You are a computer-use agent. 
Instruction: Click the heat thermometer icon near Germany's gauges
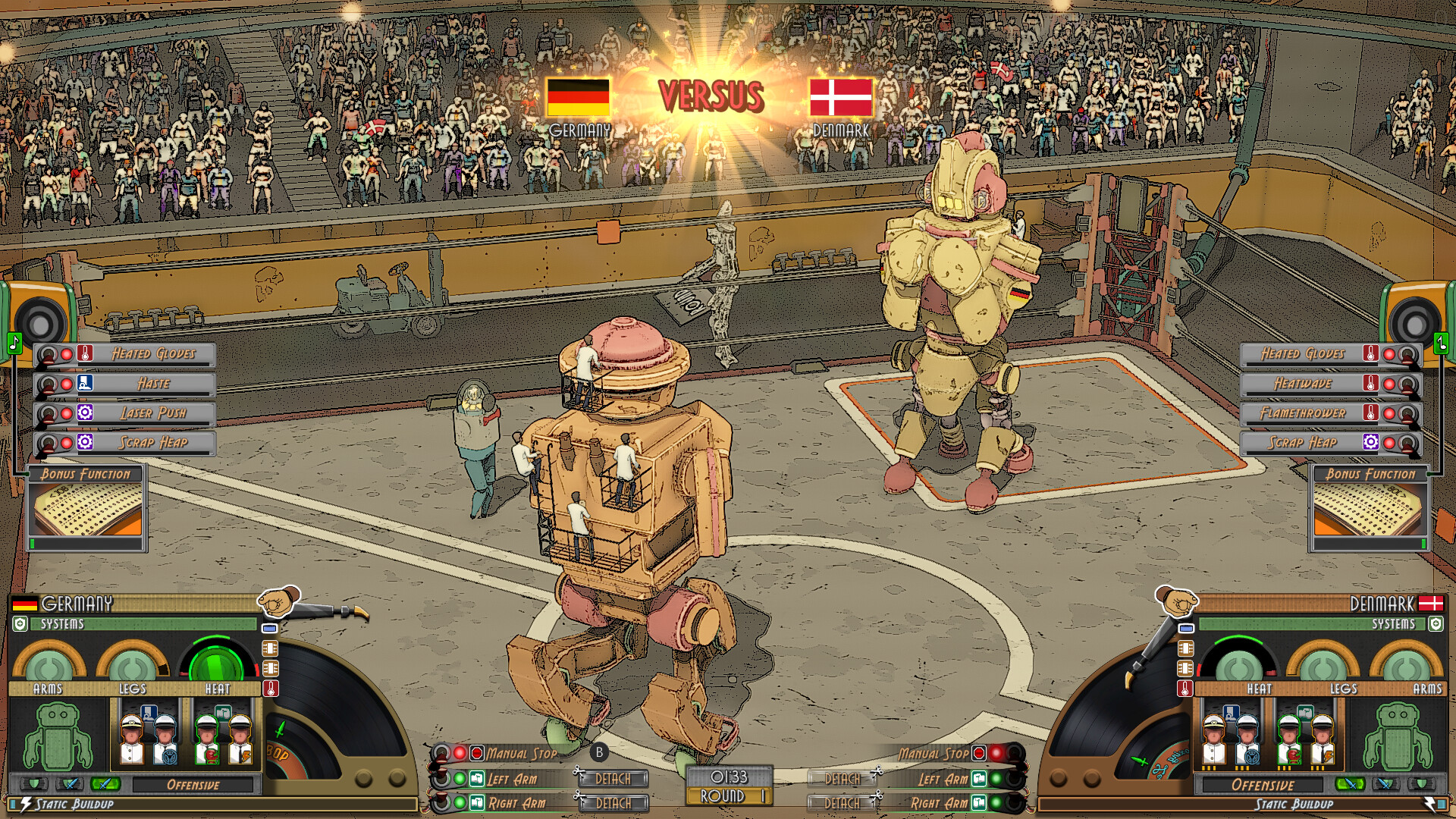point(270,689)
